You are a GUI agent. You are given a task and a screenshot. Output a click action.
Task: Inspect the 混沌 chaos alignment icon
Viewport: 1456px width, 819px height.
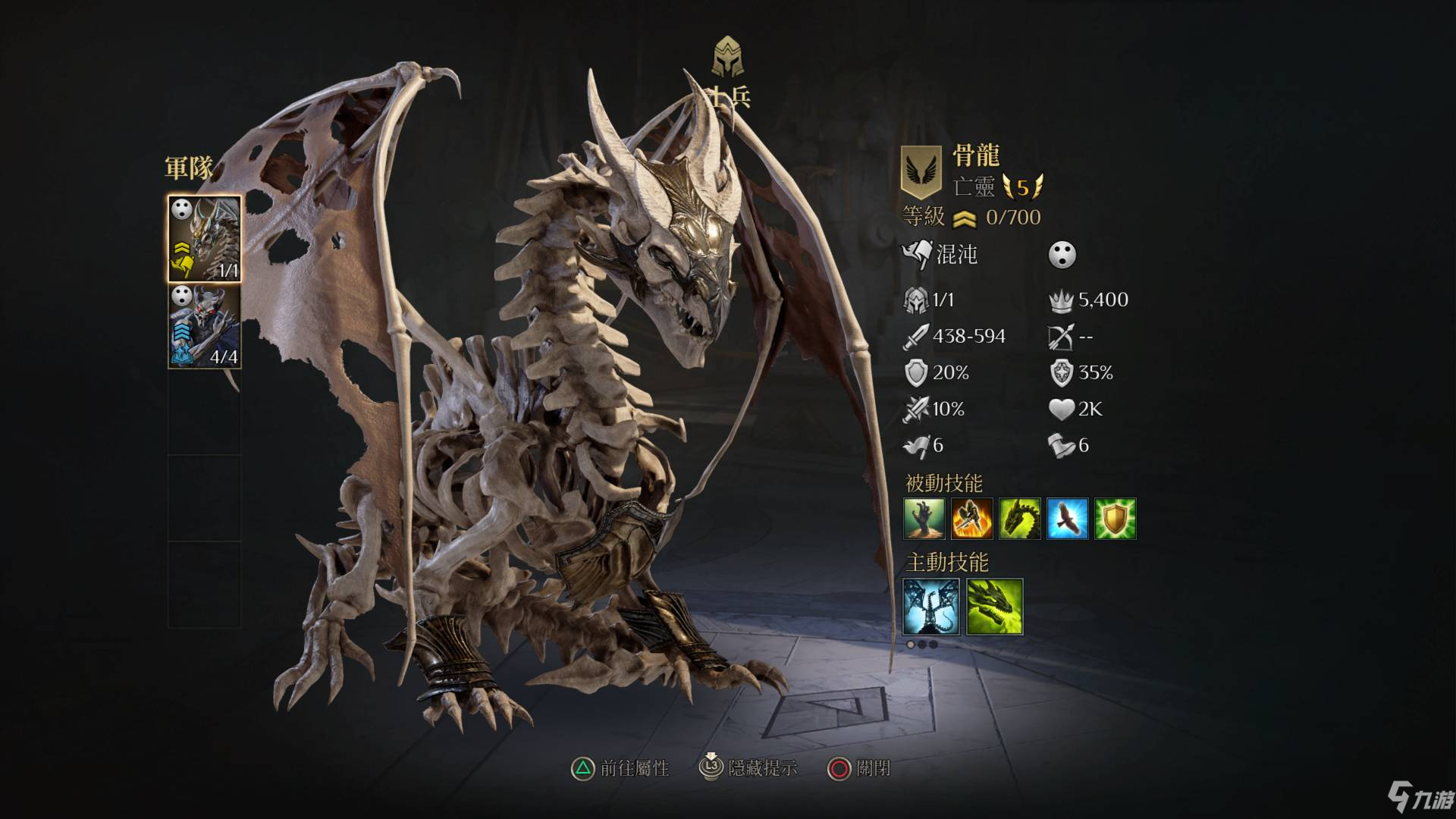[917, 255]
